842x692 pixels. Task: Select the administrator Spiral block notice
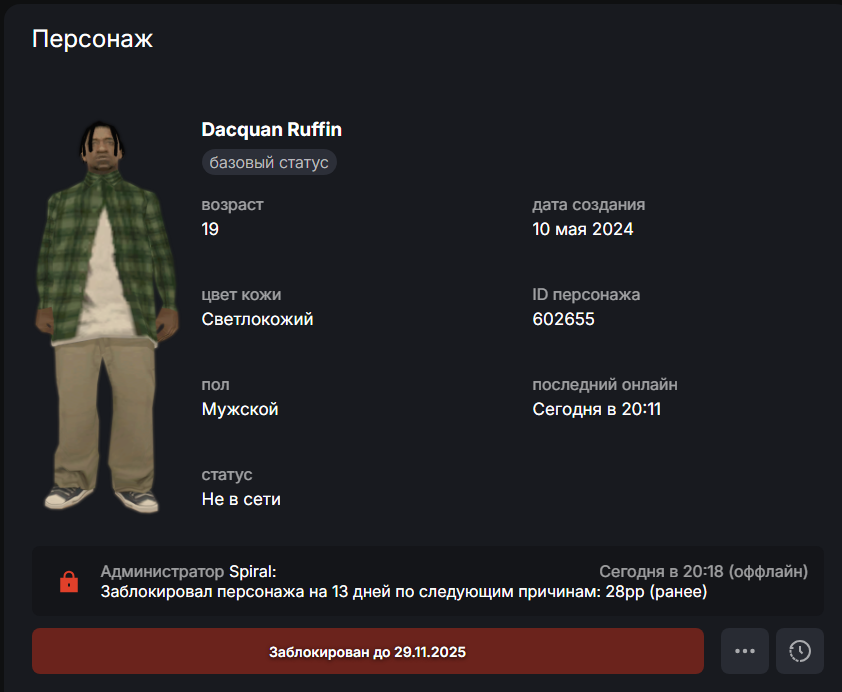pos(427,581)
